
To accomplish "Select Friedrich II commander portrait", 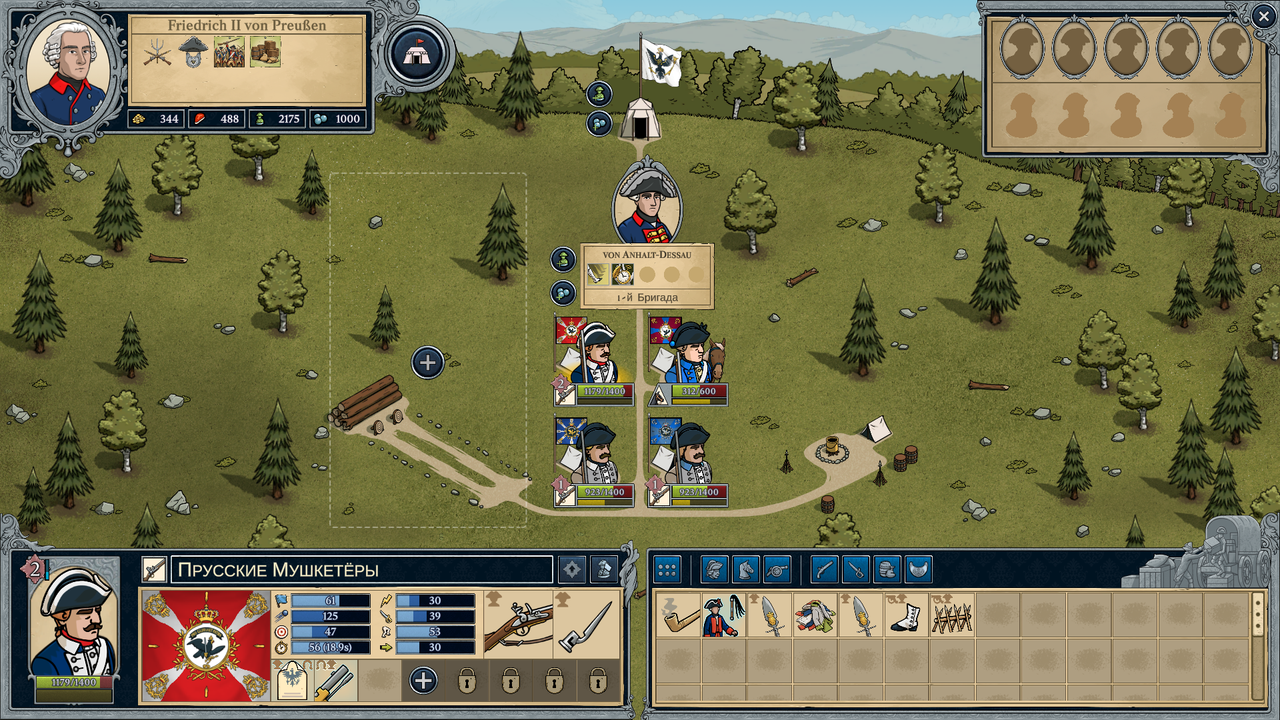I will coord(66,74).
